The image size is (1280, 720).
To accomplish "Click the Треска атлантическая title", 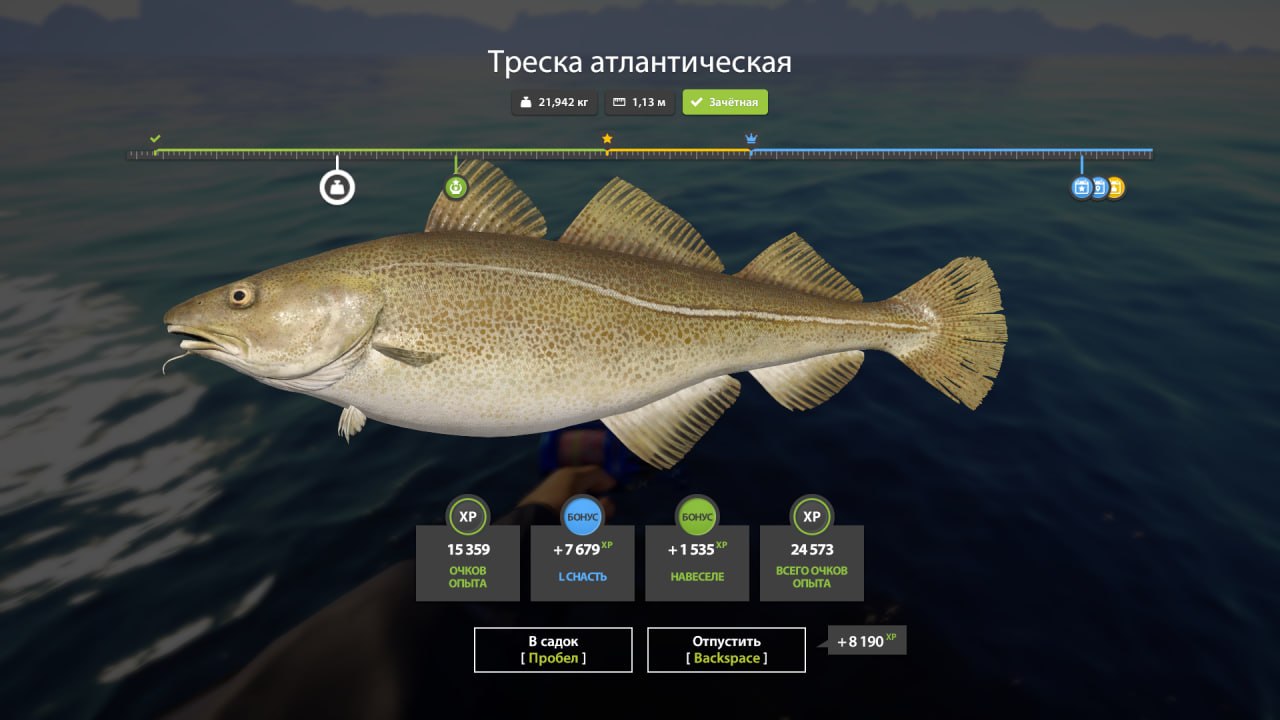I will (x=639, y=61).
